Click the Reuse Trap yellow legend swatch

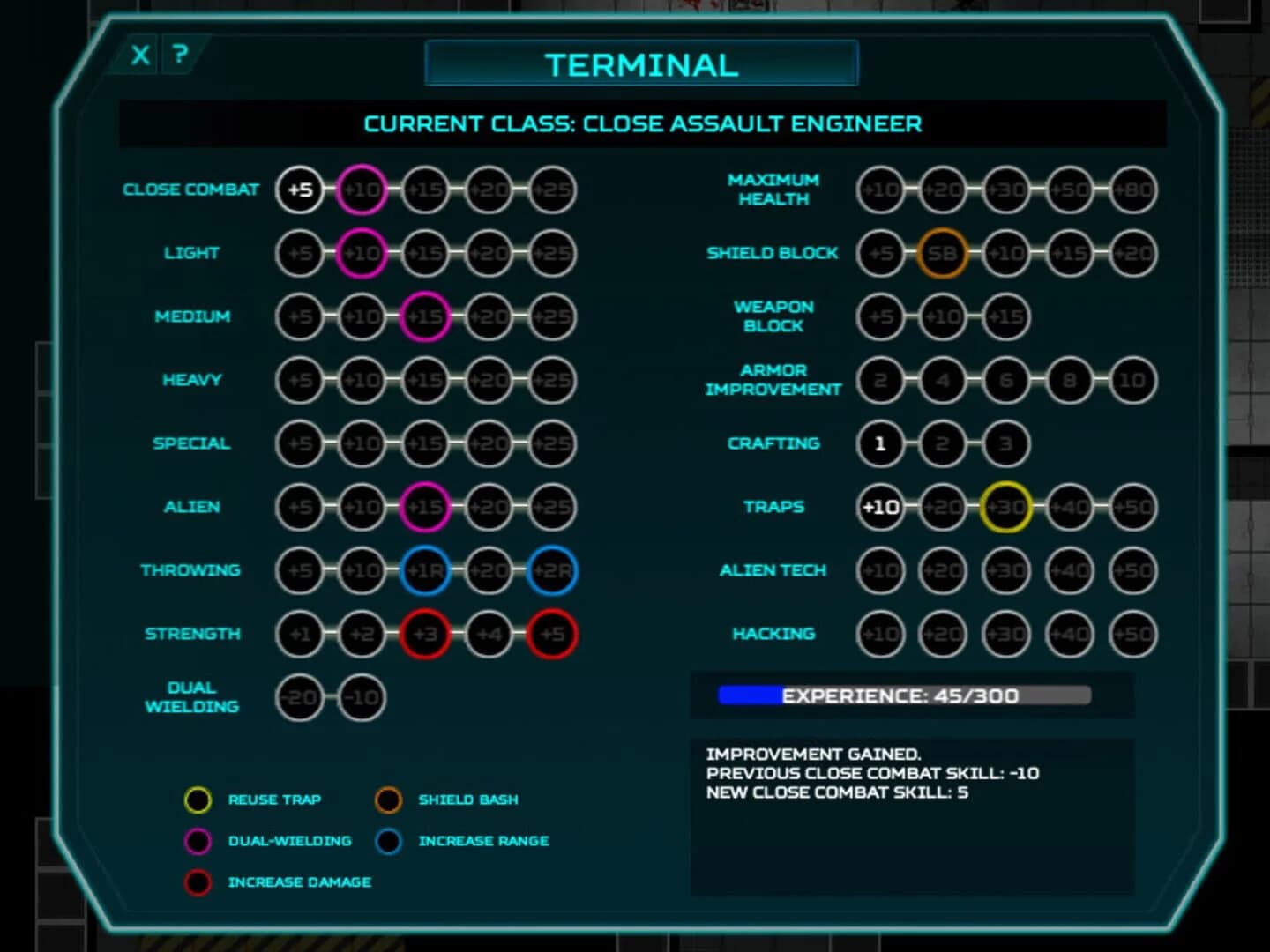pos(198,800)
